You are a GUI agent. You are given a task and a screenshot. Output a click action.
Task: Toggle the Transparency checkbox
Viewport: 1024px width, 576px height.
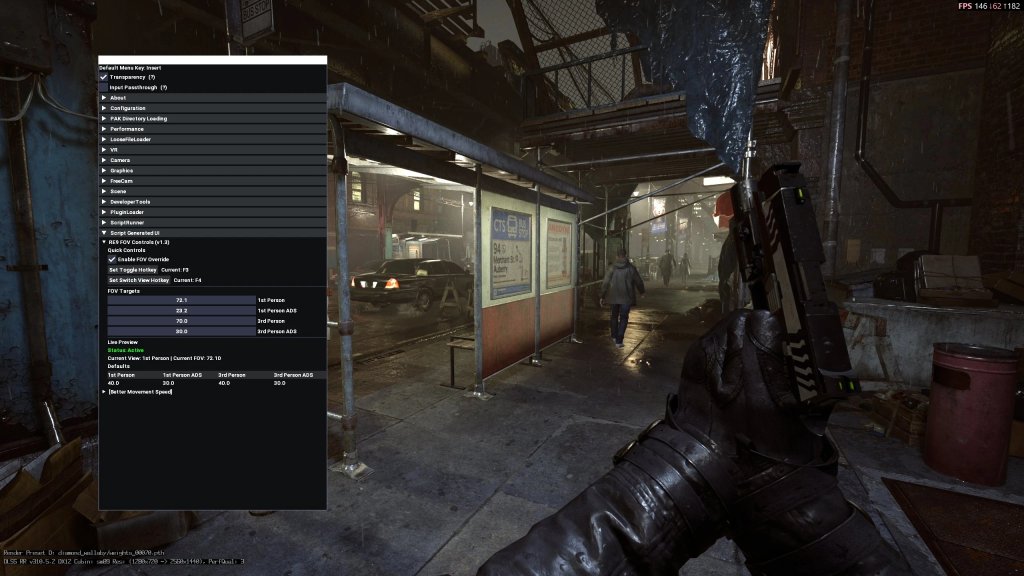point(103,77)
